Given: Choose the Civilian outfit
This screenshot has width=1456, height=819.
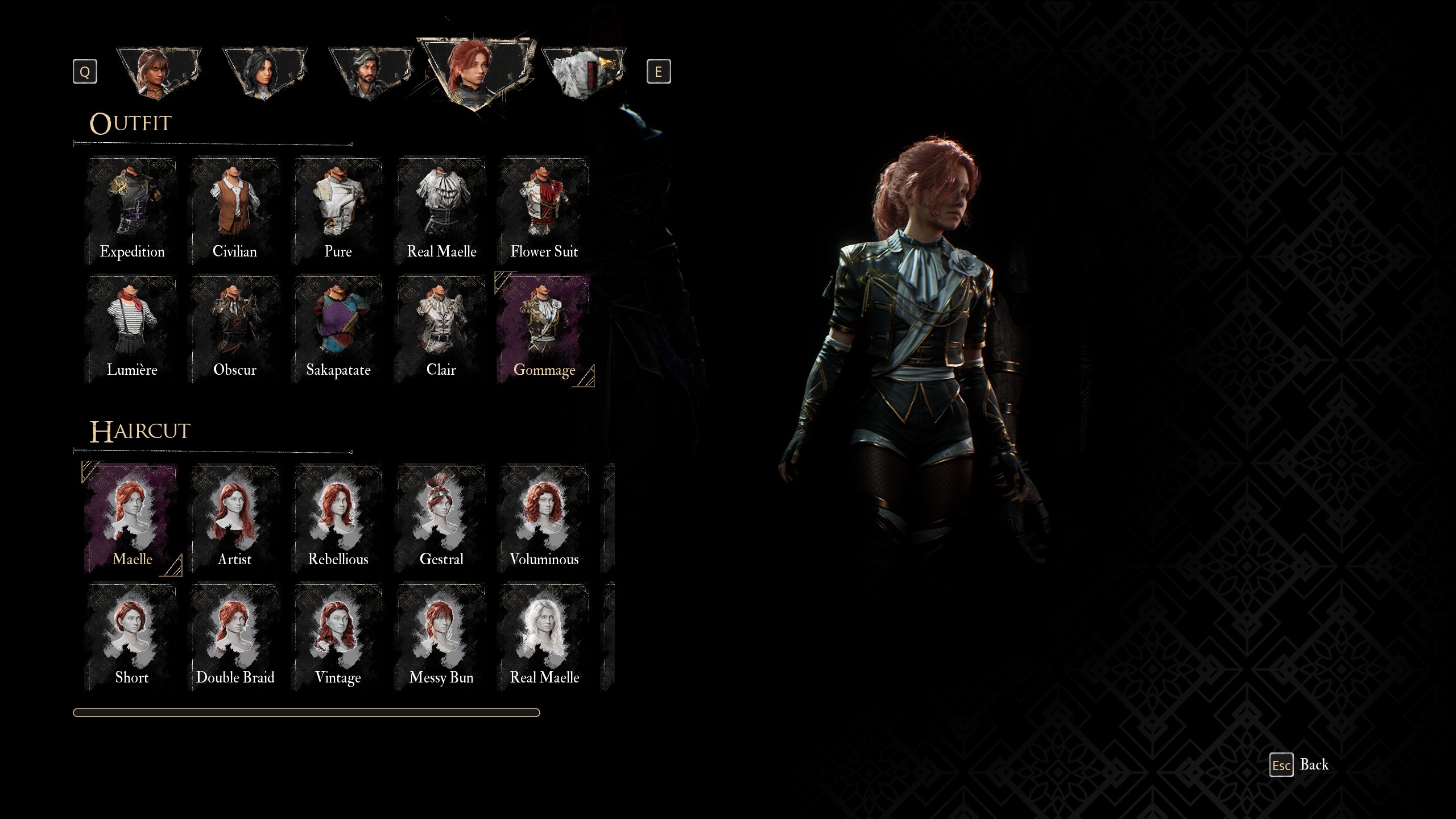Looking at the screenshot, I should 235,210.
